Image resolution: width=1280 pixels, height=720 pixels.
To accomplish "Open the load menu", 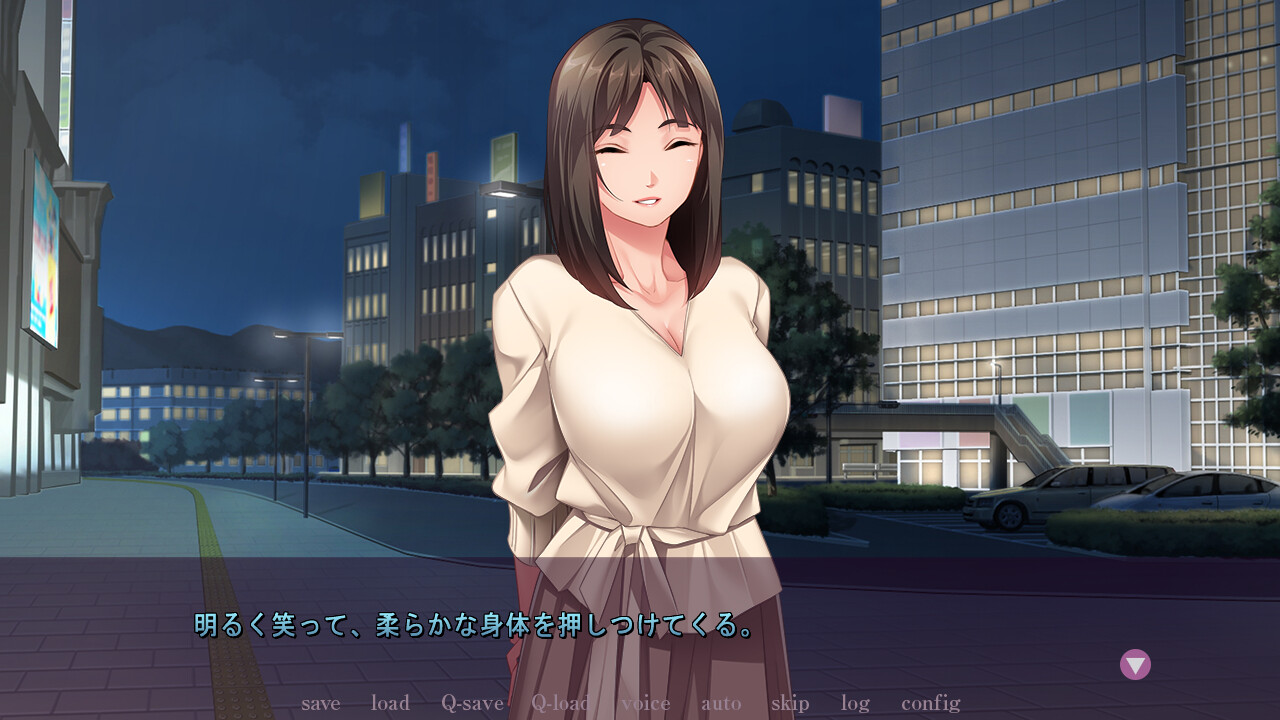I will pyautogui.click(x=389, y=704).
